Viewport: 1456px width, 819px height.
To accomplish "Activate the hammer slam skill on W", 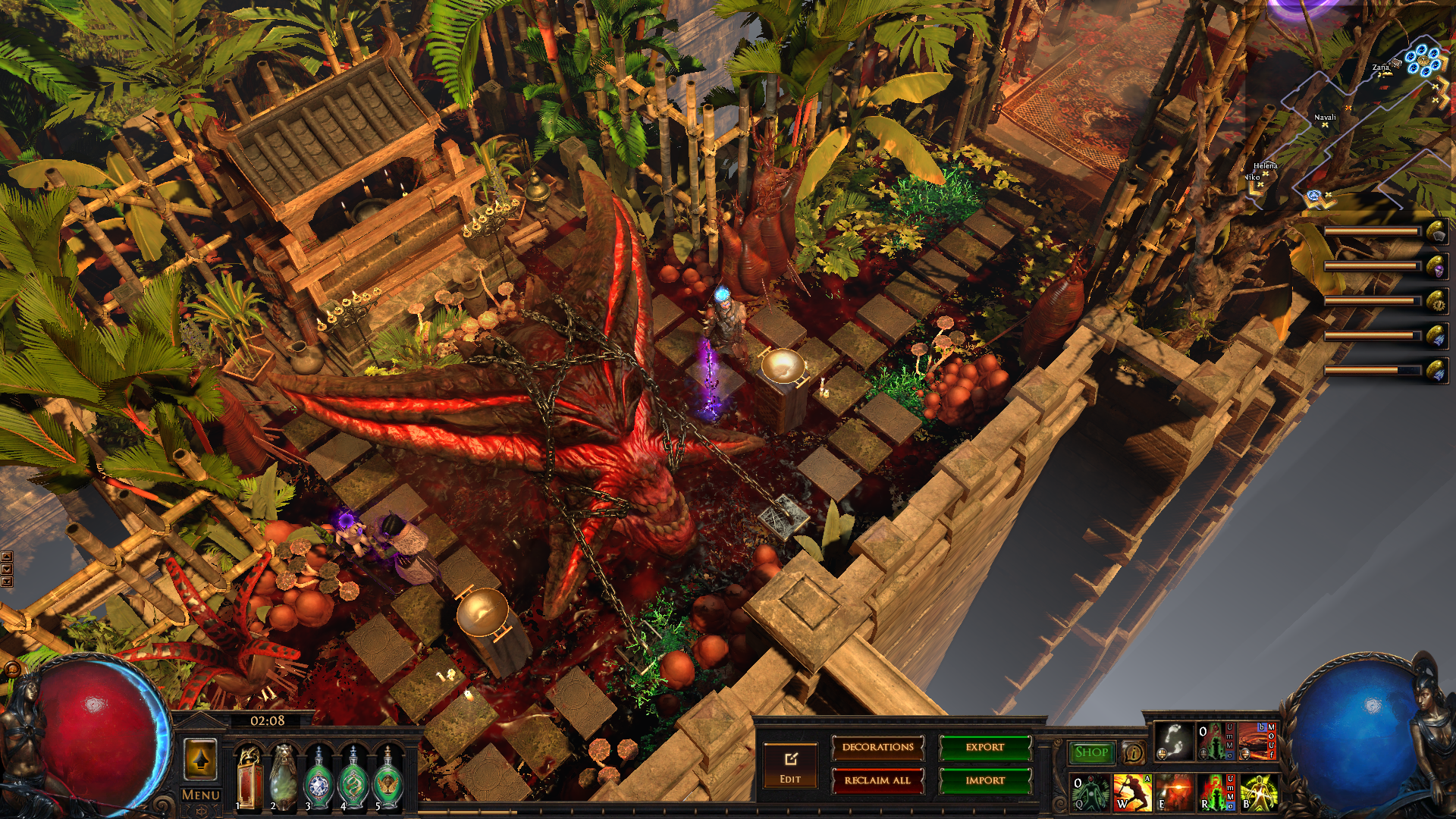I will coord(1132,792).
